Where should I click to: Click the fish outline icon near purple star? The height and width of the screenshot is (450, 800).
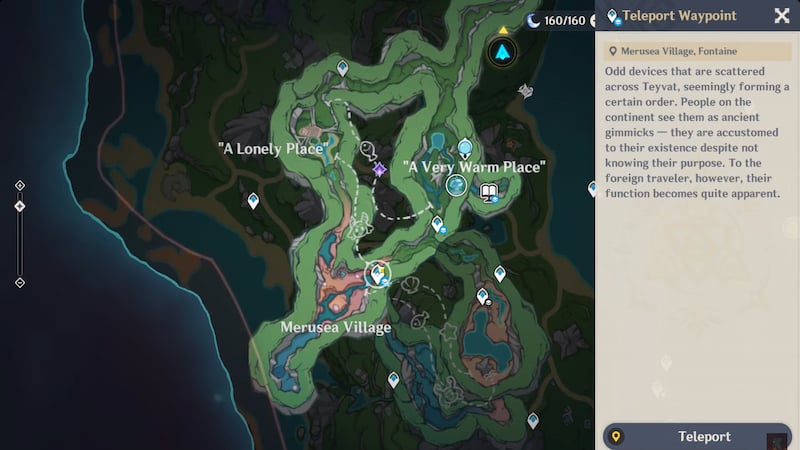367,152
